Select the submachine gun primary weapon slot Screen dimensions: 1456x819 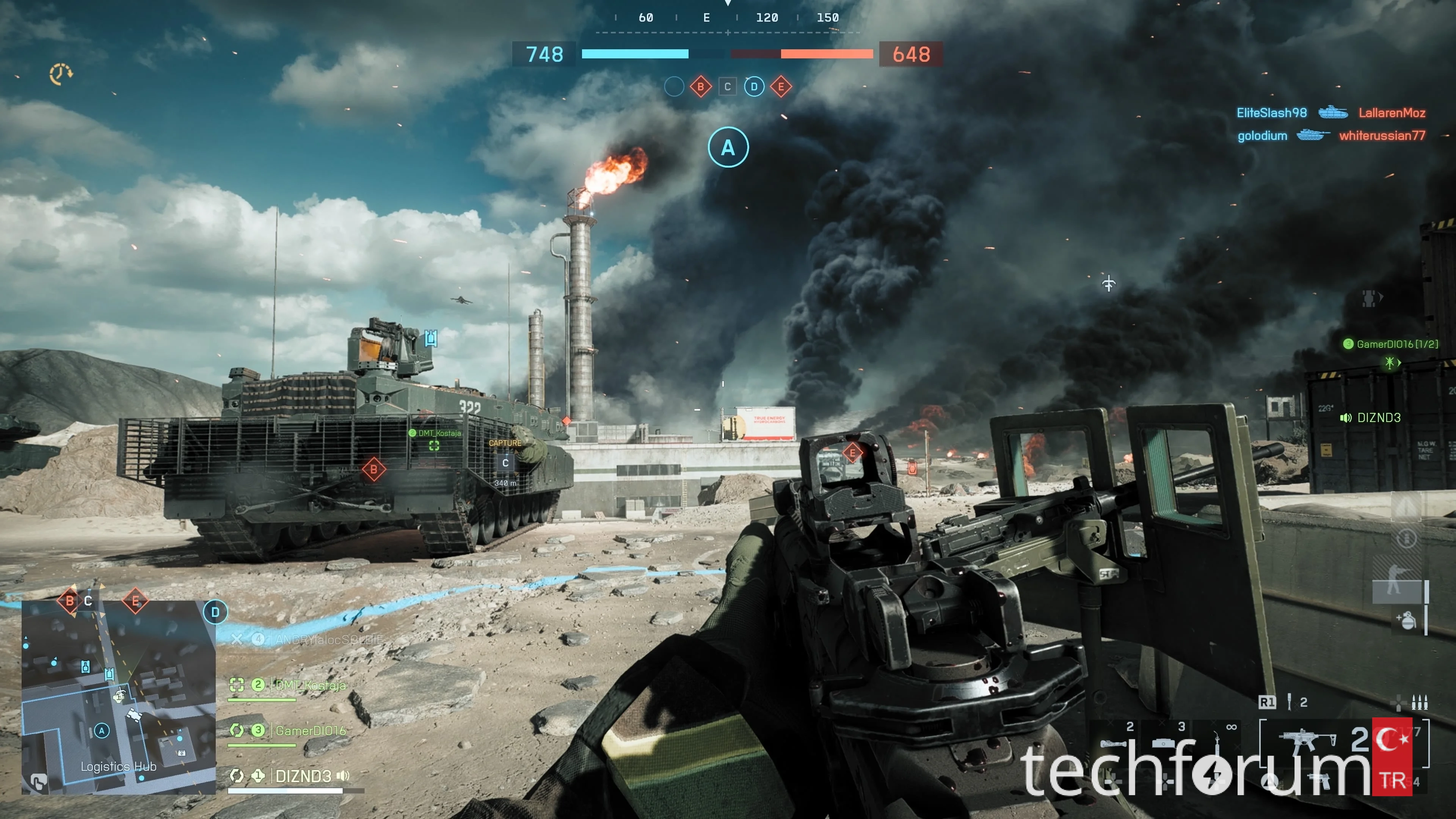pos(1307,741)
